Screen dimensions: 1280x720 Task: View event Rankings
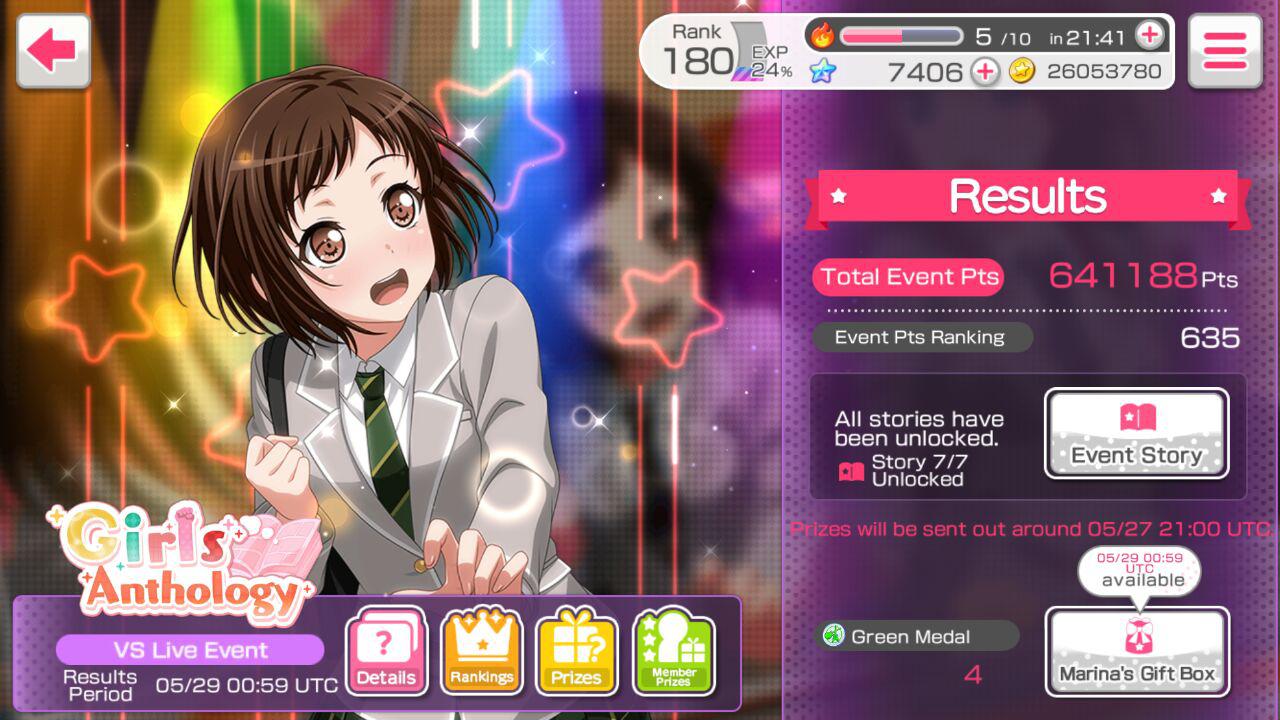click(481, 653)
